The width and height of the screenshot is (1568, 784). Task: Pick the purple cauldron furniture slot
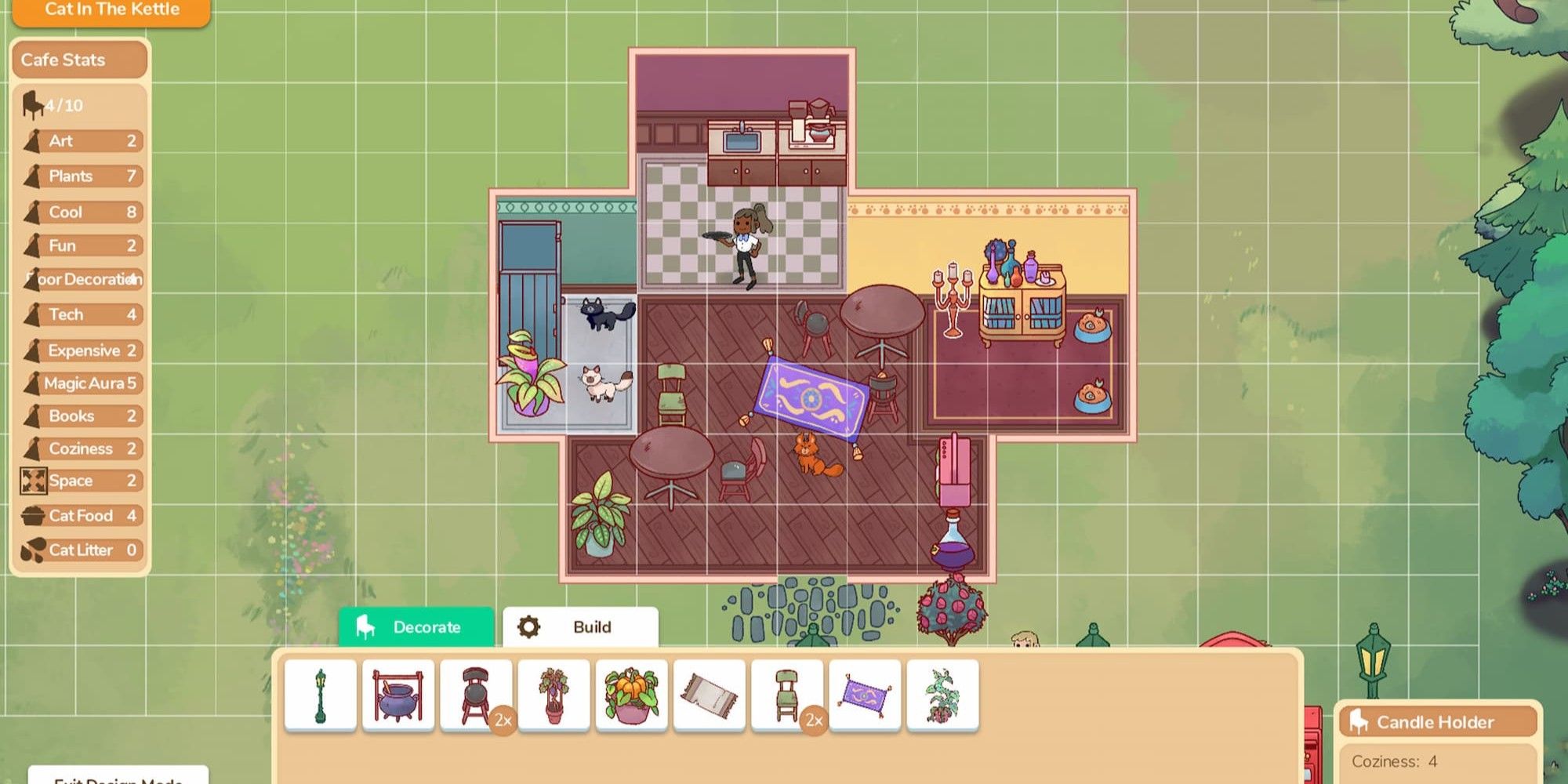point(398,695)
